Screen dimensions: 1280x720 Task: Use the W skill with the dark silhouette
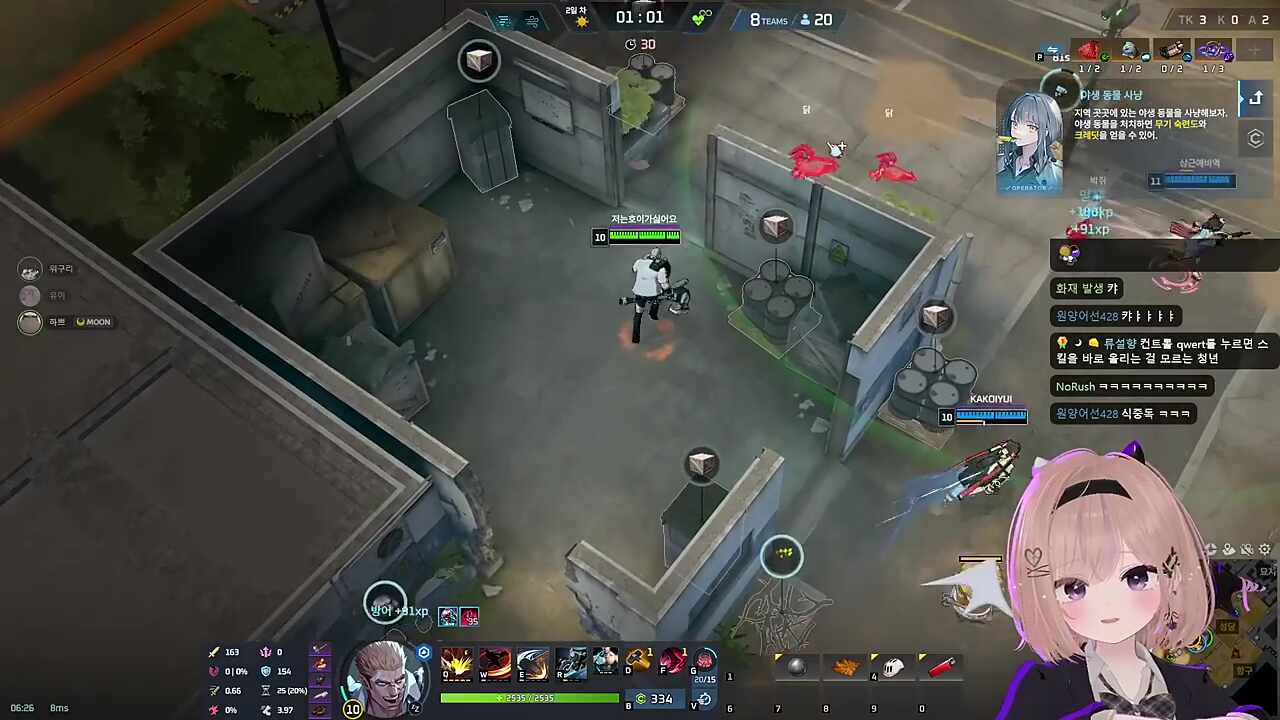pos(495,664)
